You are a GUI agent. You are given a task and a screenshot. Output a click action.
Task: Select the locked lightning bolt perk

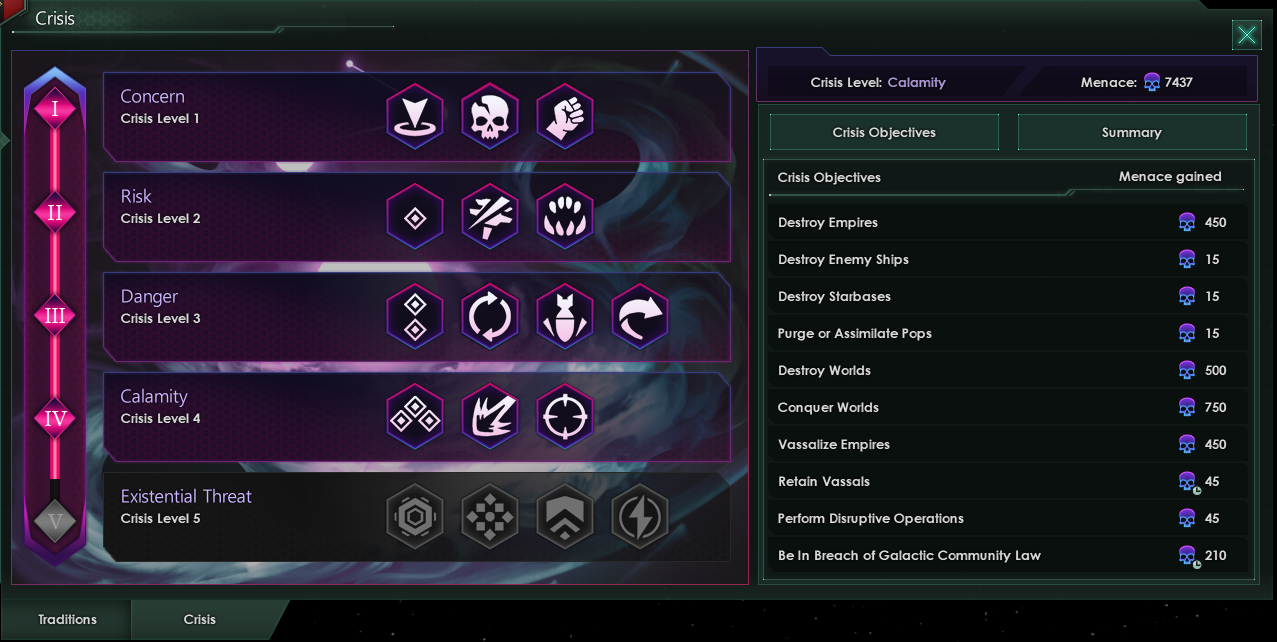(x=640, y=516)
